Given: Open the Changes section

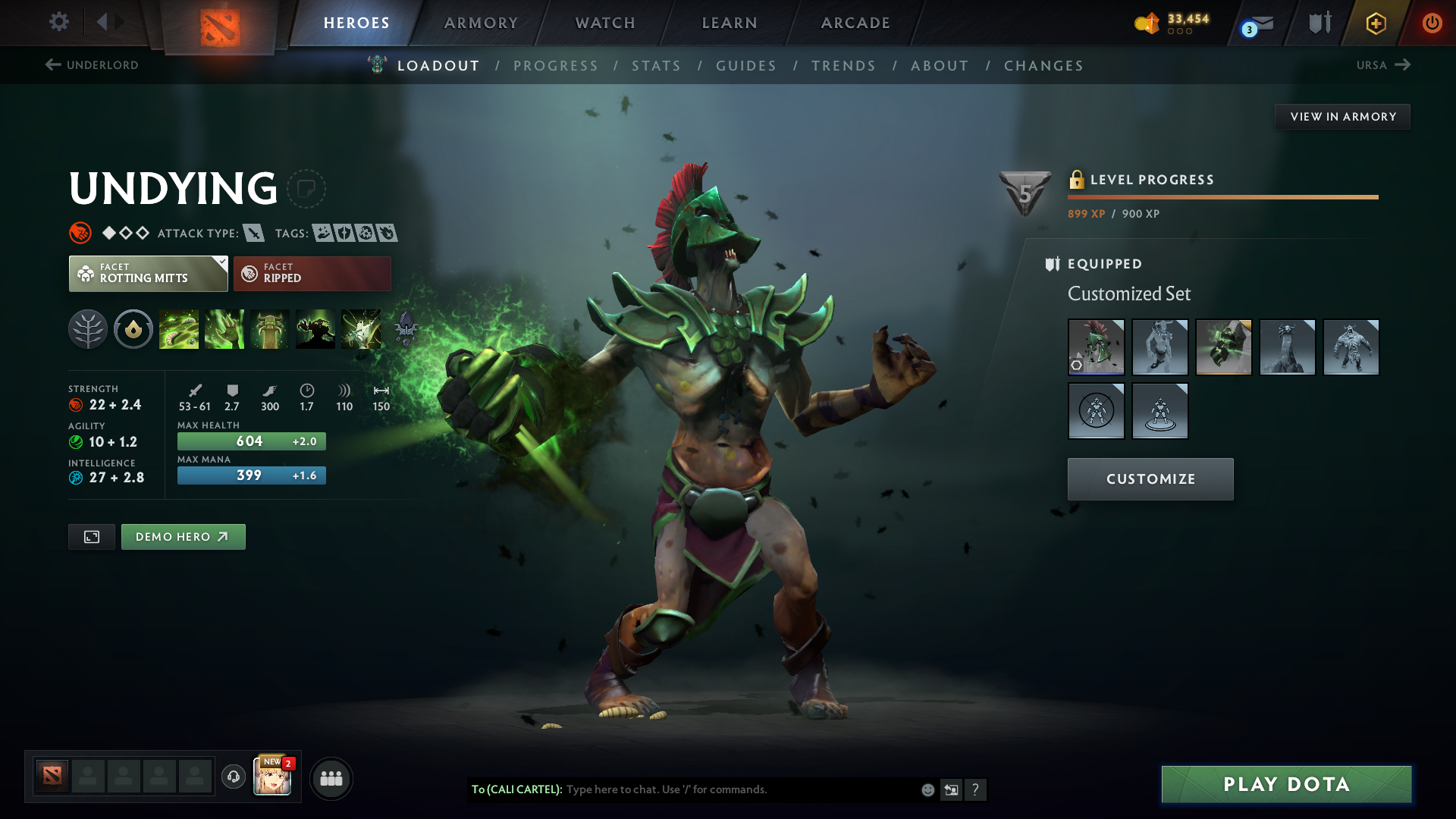Looking at the screenshot, I should [1043, 66].
